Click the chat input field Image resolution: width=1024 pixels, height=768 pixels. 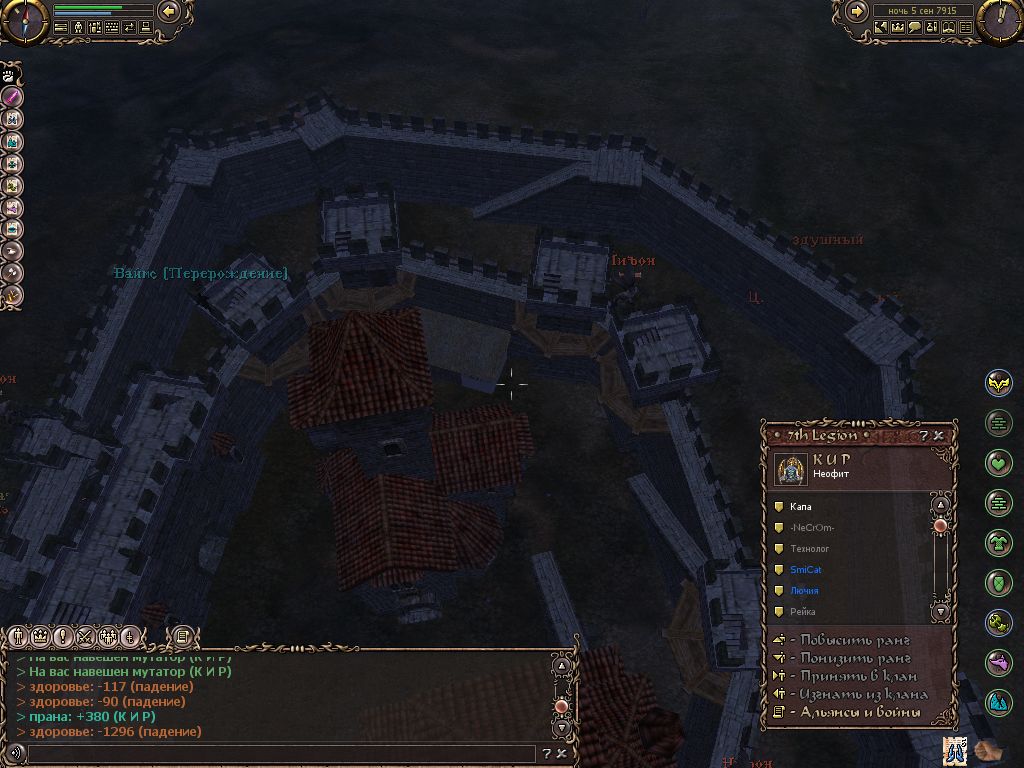(280, 753)
